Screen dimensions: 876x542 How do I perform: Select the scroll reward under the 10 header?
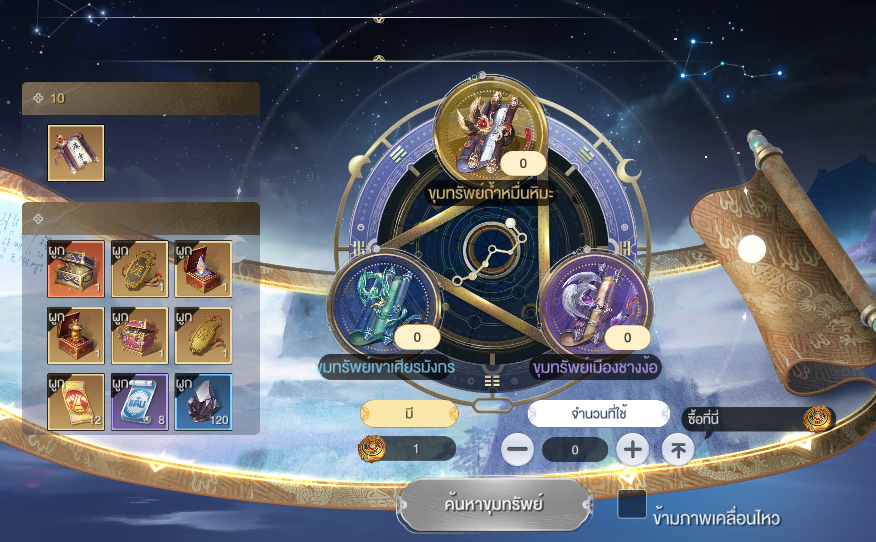pos(76,153)
